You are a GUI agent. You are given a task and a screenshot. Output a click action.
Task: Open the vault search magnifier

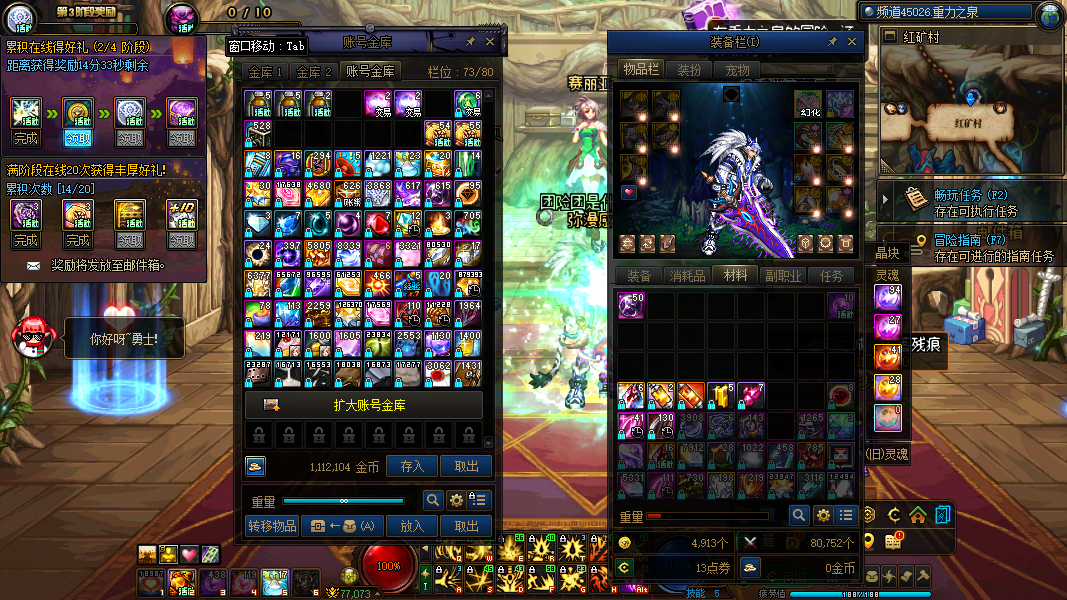point(433,500)
